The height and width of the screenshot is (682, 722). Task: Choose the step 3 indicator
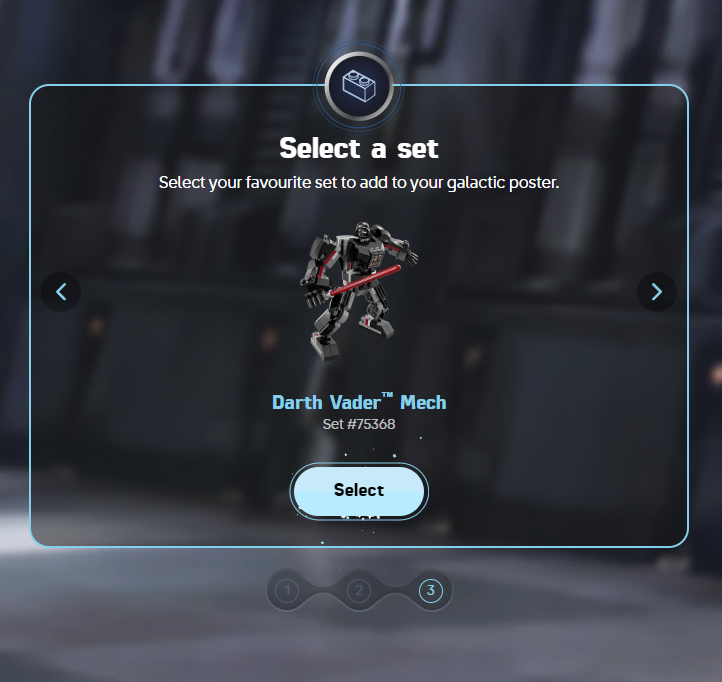(431, 591)
